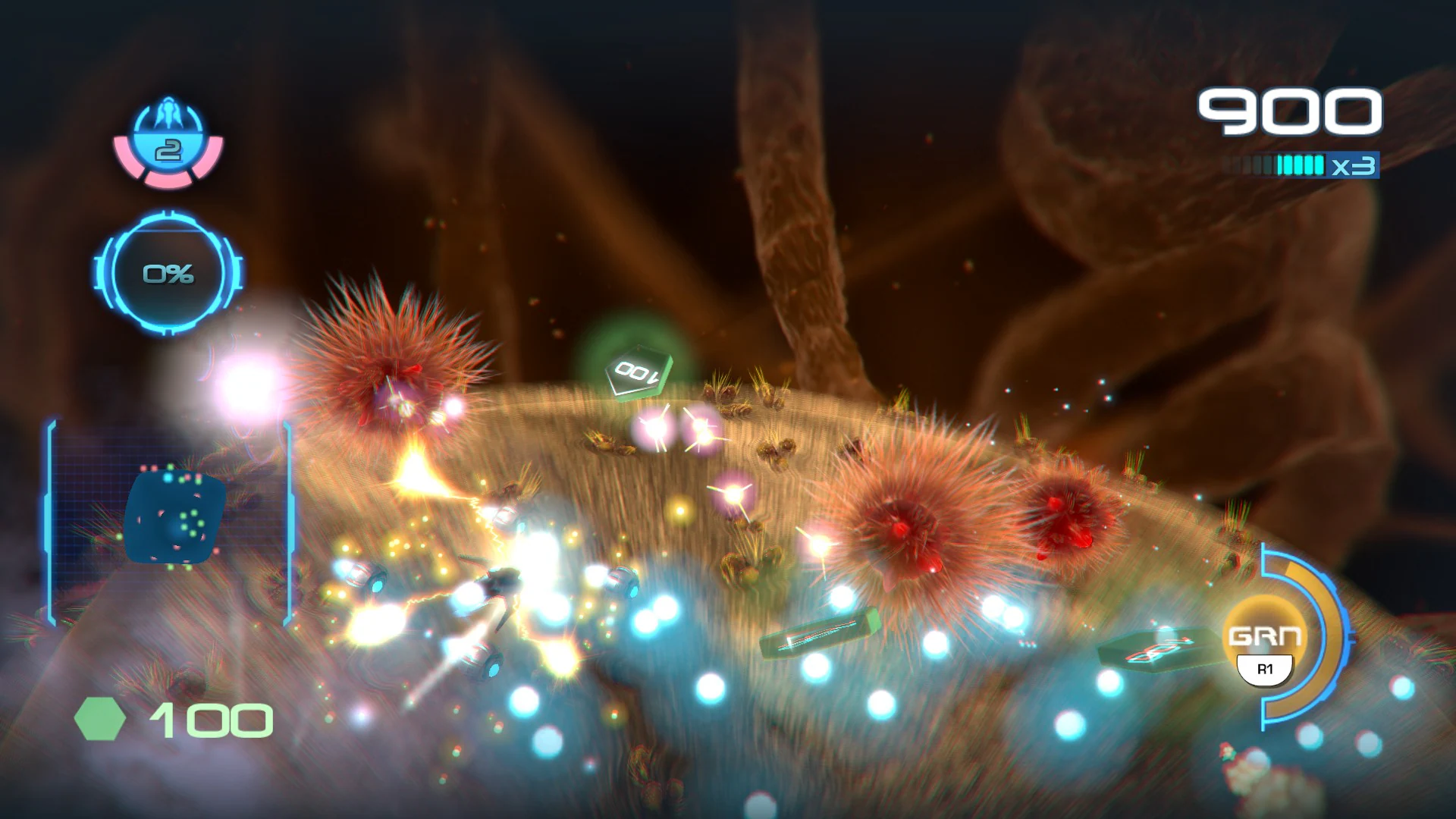
Task: Toggle the R1 weapon switch button
Action: (x=1264, y=671)
